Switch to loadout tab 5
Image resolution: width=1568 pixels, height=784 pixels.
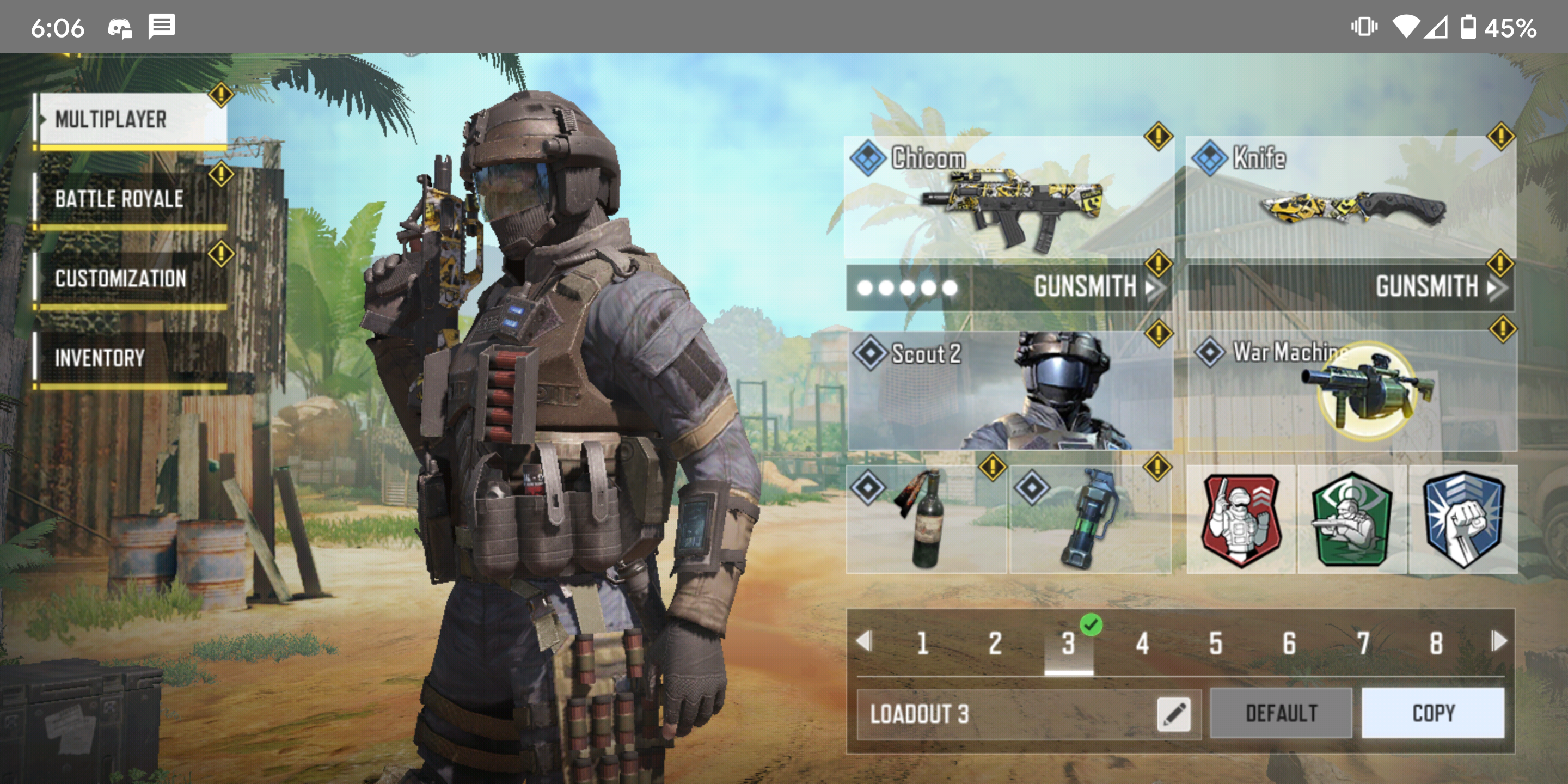click(1216, 644)
